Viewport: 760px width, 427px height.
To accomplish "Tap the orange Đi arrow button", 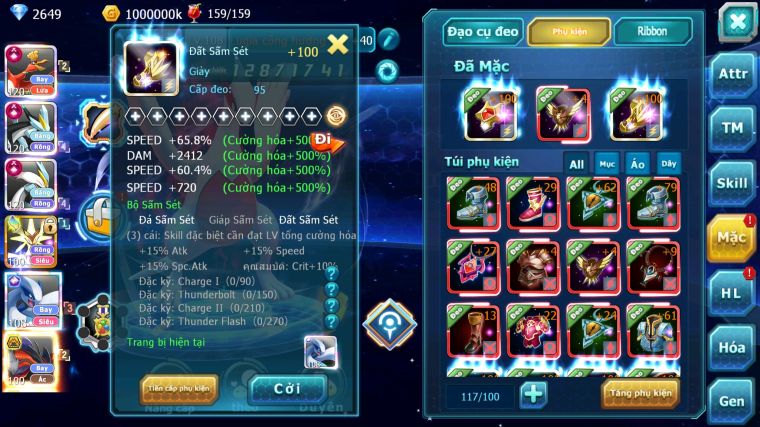I will [328, 141].
